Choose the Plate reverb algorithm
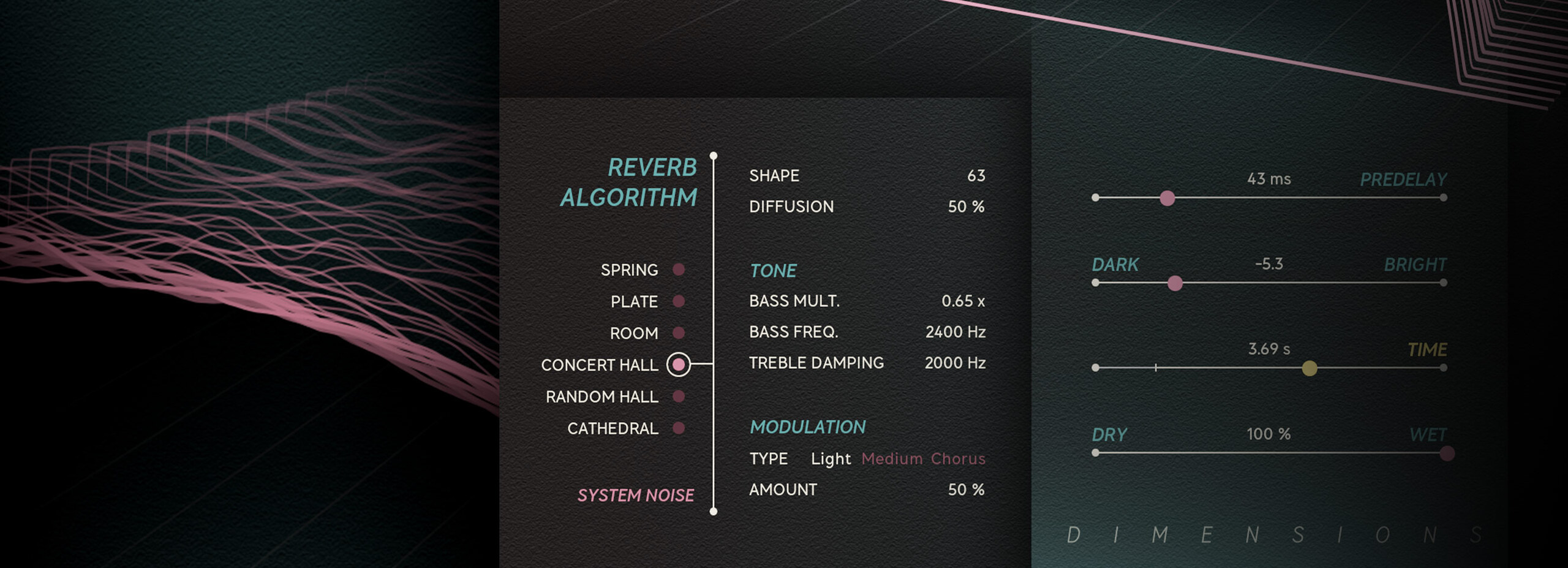The image size is (1568, 568). click(678, 301)
